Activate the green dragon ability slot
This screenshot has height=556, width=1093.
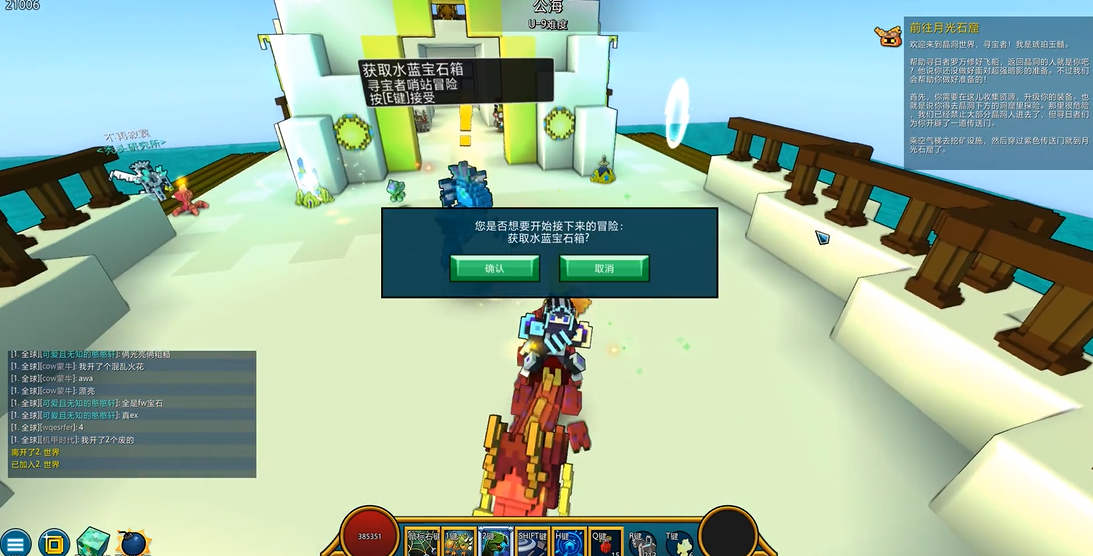[x=495, y=541]
